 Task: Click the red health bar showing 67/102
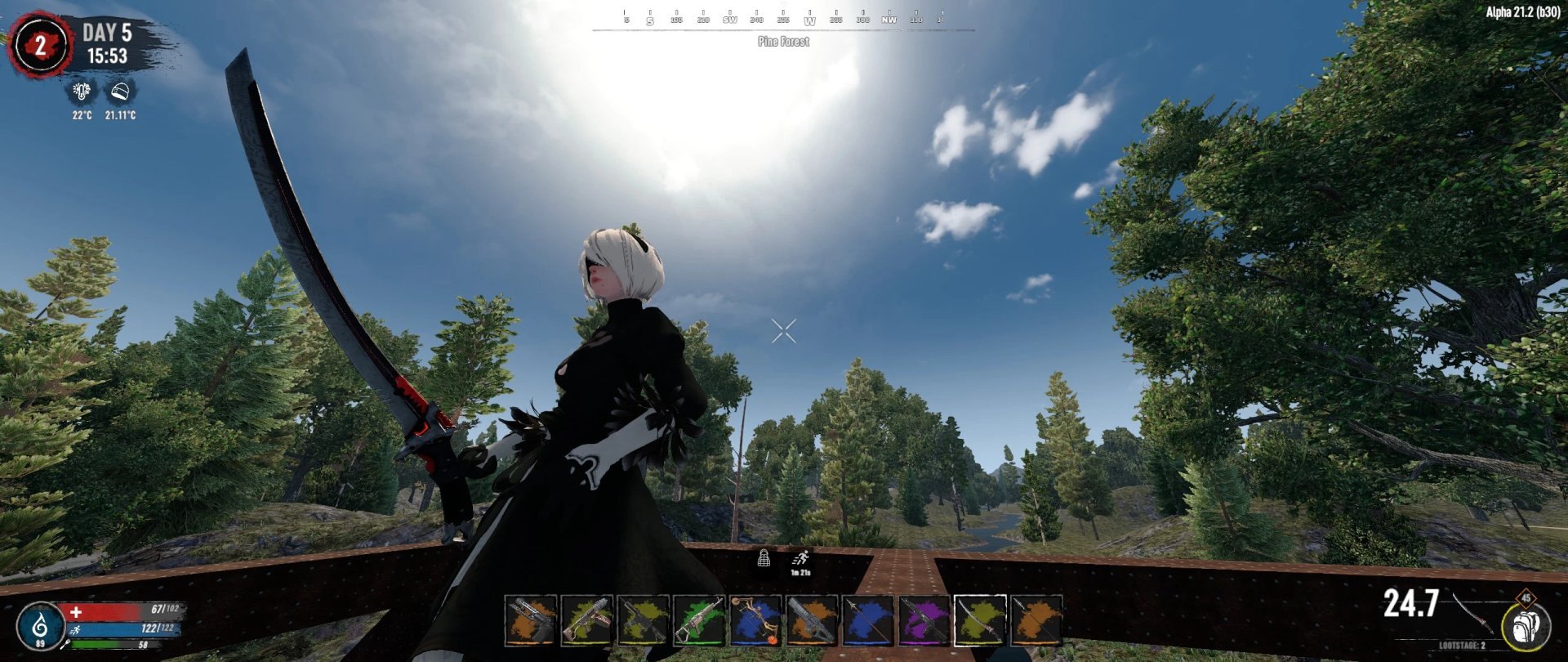point(118,610)
